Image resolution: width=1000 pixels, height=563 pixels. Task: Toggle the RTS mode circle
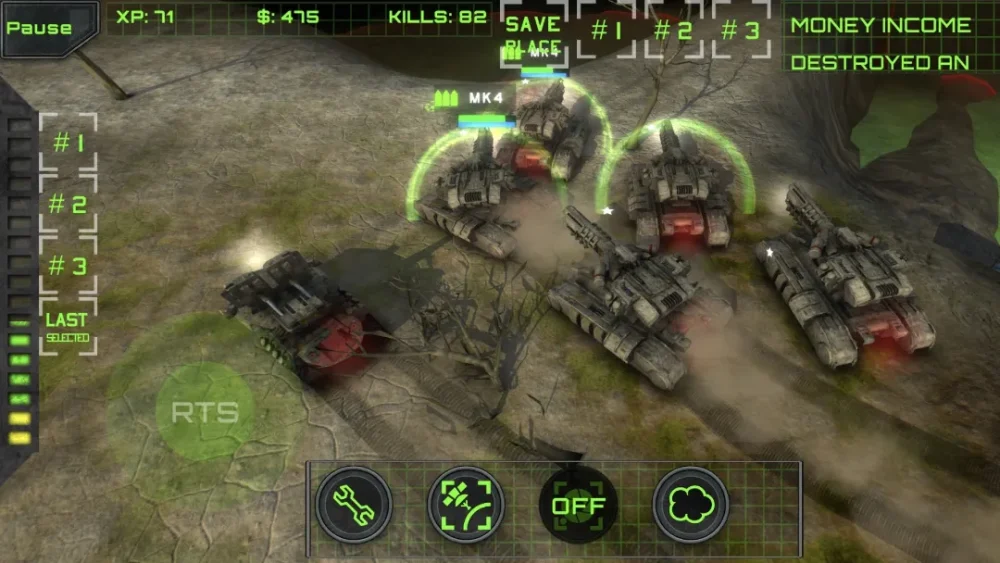point(205,411)
